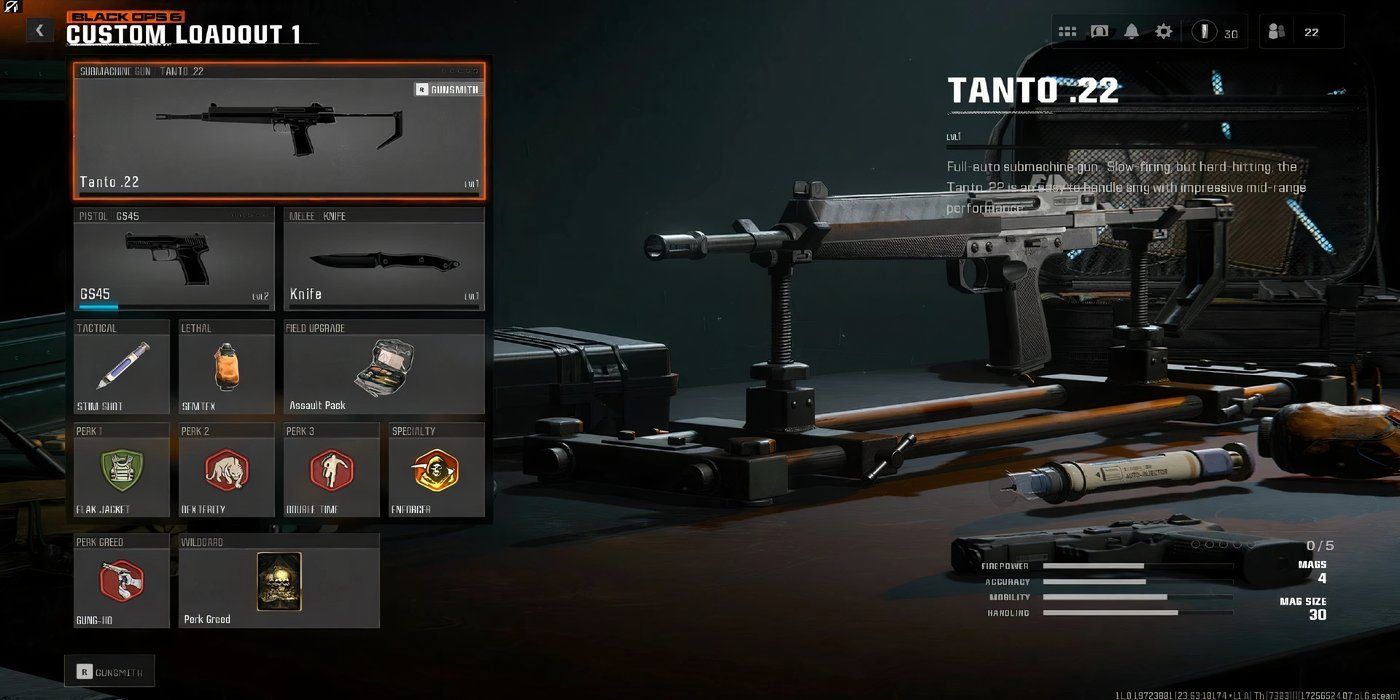The width and height of the screenshot is (1400, 700).
Task: View the Enforcer specialty slot
Action: 437,470
